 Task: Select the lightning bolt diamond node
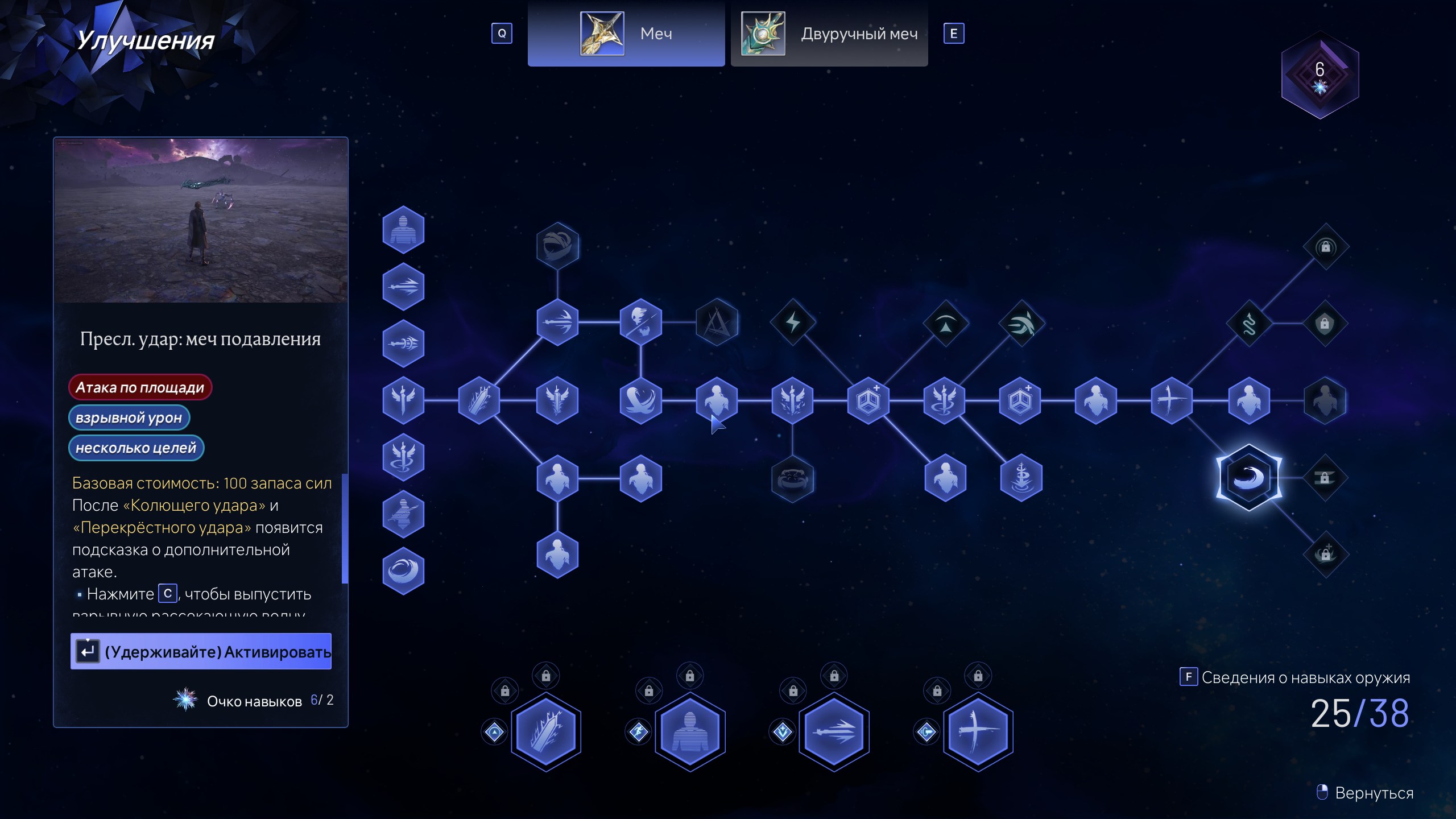pyautogui.click(x=793, y=322)
